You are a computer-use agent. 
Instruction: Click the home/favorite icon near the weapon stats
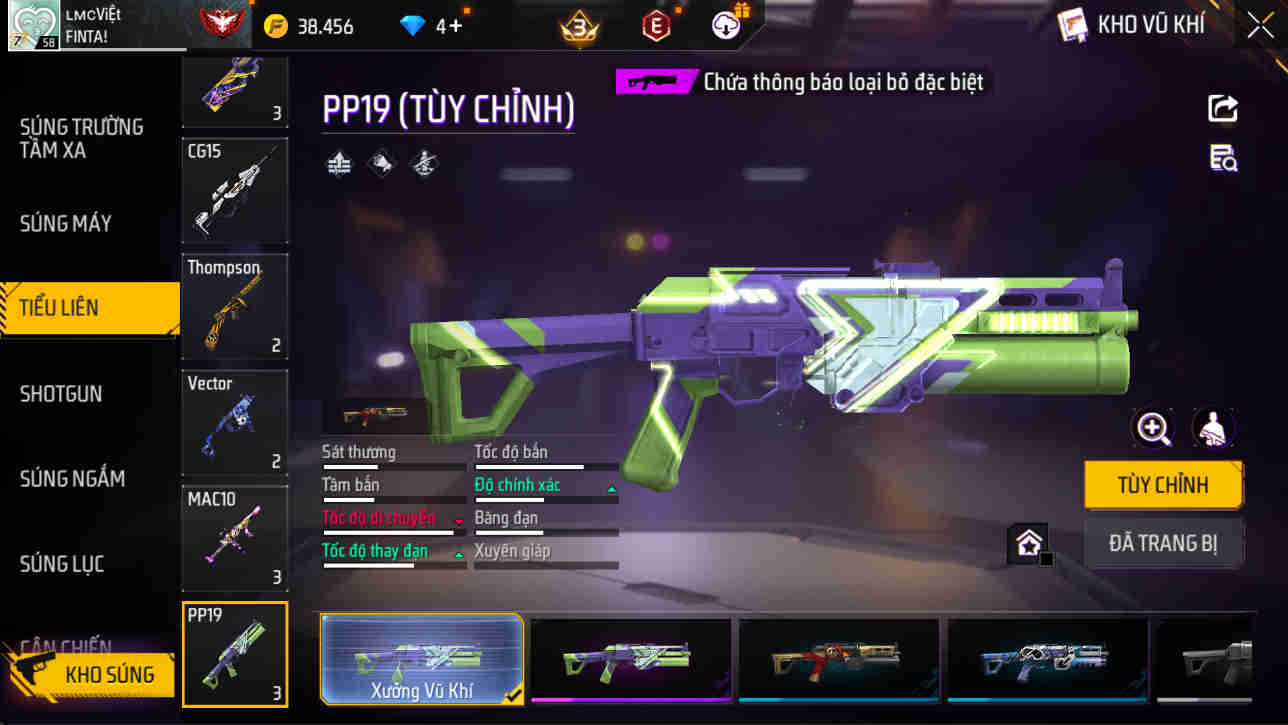1029,543
